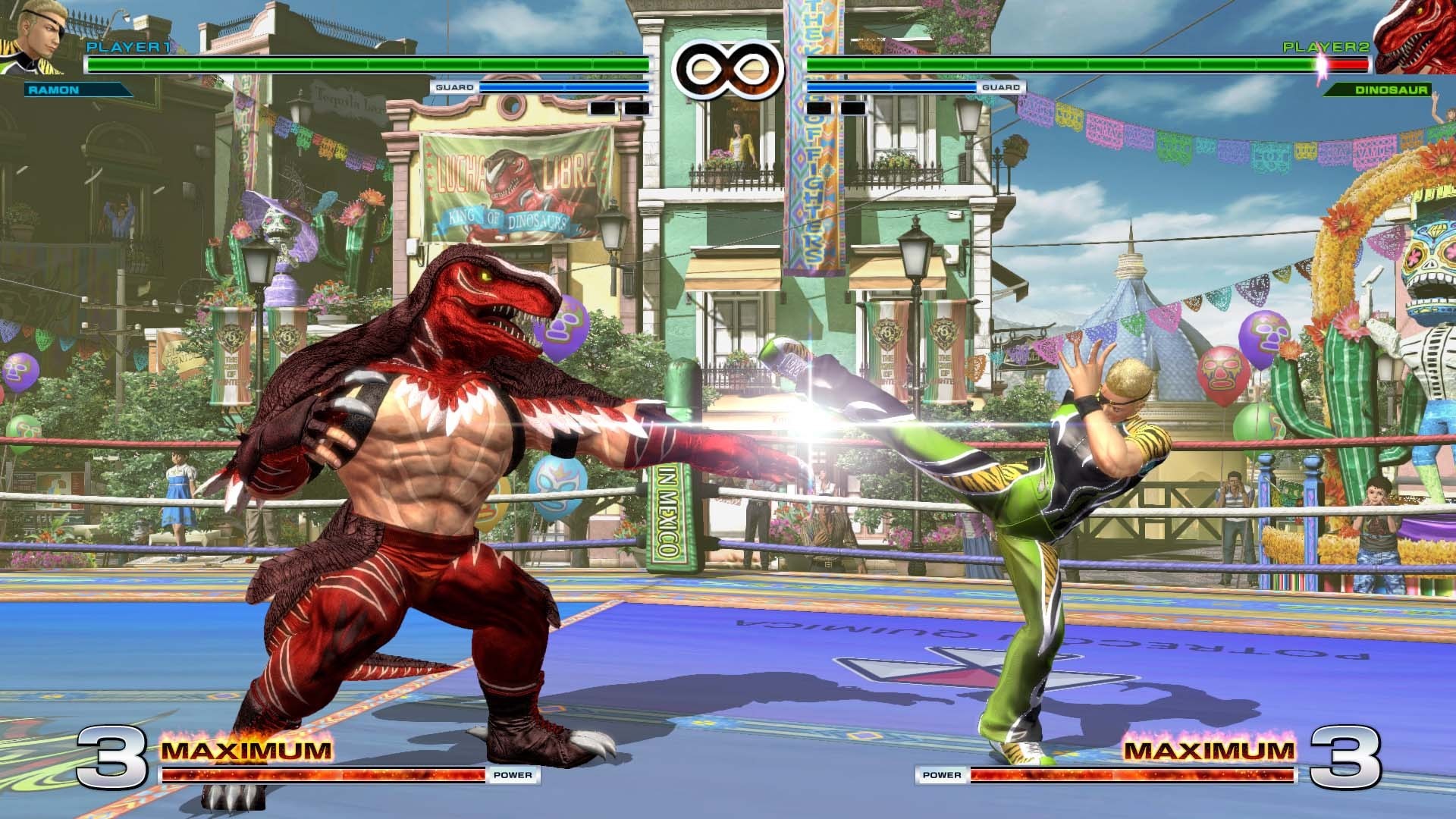The height and width of the screenshot is (819, 1456).
Task: Click the number 3 stock counter bottom left
Action: (114, 758)
